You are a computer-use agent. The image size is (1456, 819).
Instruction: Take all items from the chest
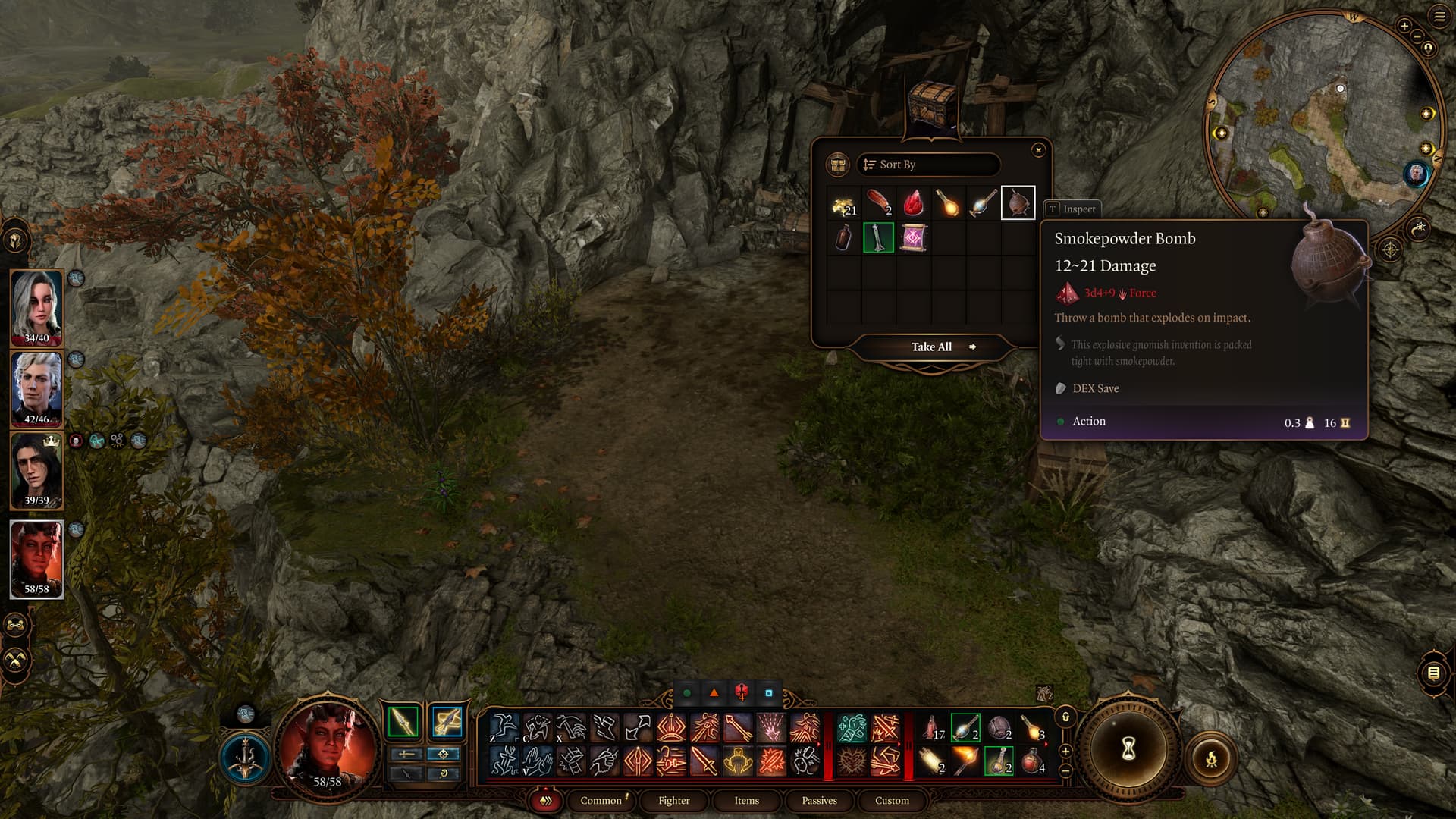[932, 347]
